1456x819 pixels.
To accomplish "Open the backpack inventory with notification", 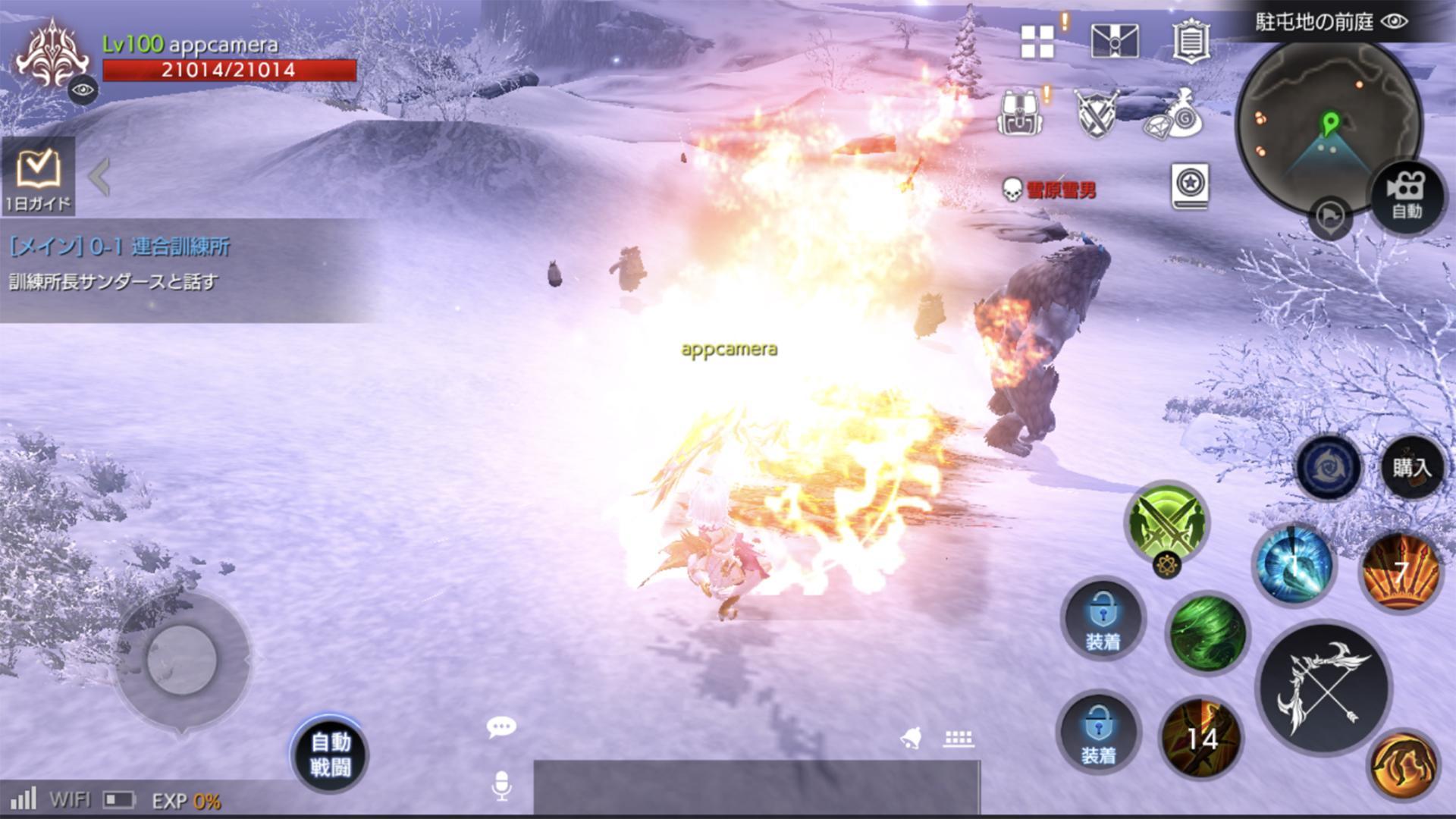I will point(1018,112).
